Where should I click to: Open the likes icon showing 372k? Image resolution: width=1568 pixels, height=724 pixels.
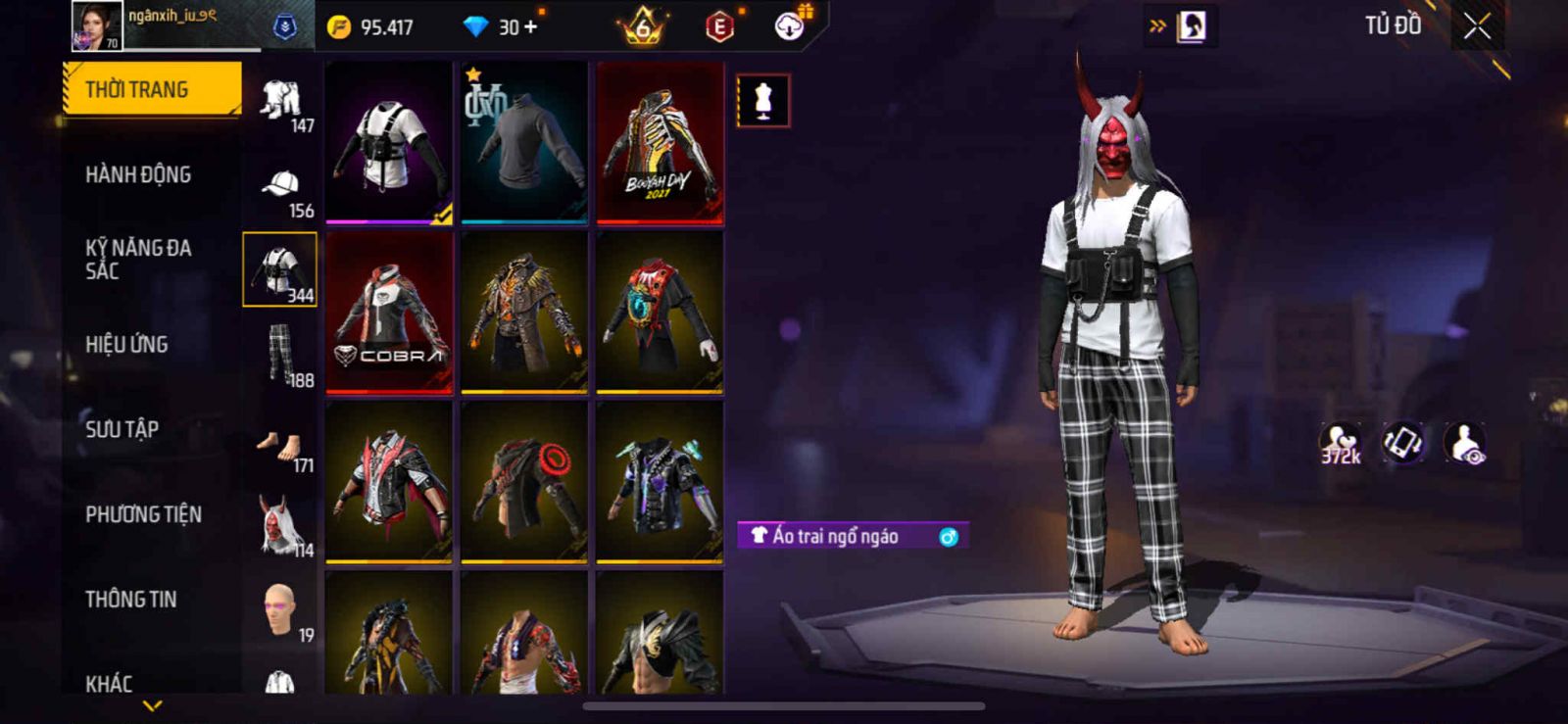coord(1340,443)
